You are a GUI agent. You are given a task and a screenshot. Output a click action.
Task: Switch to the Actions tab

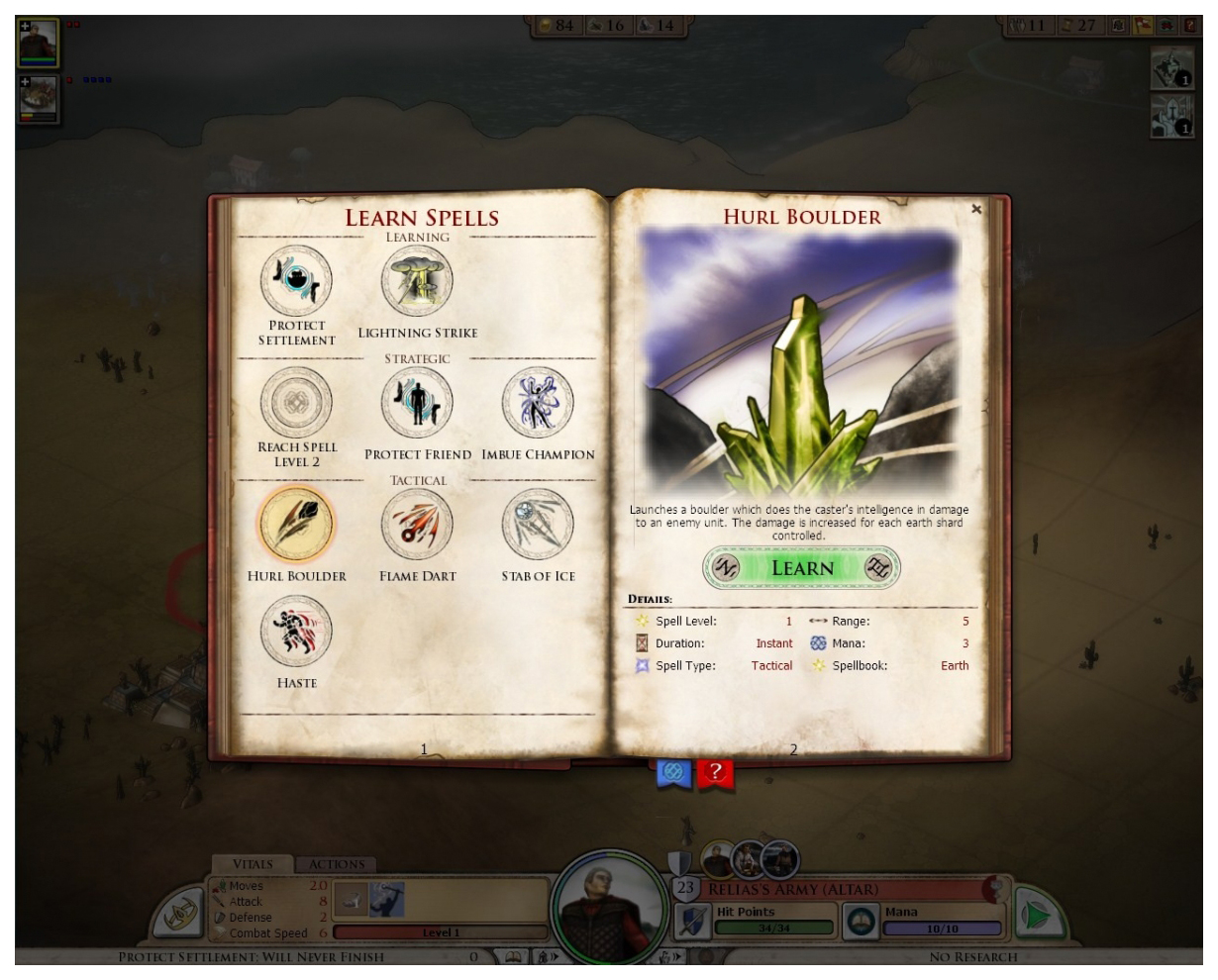click(x=337, y=864)
